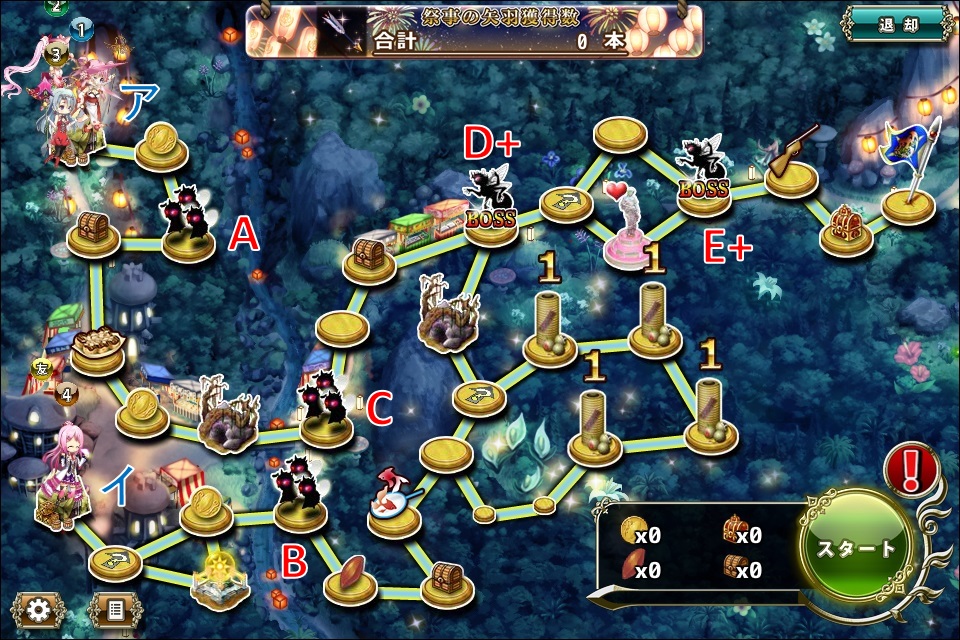Open the gear settings menu
960x640 pixels.
(40, 610)
